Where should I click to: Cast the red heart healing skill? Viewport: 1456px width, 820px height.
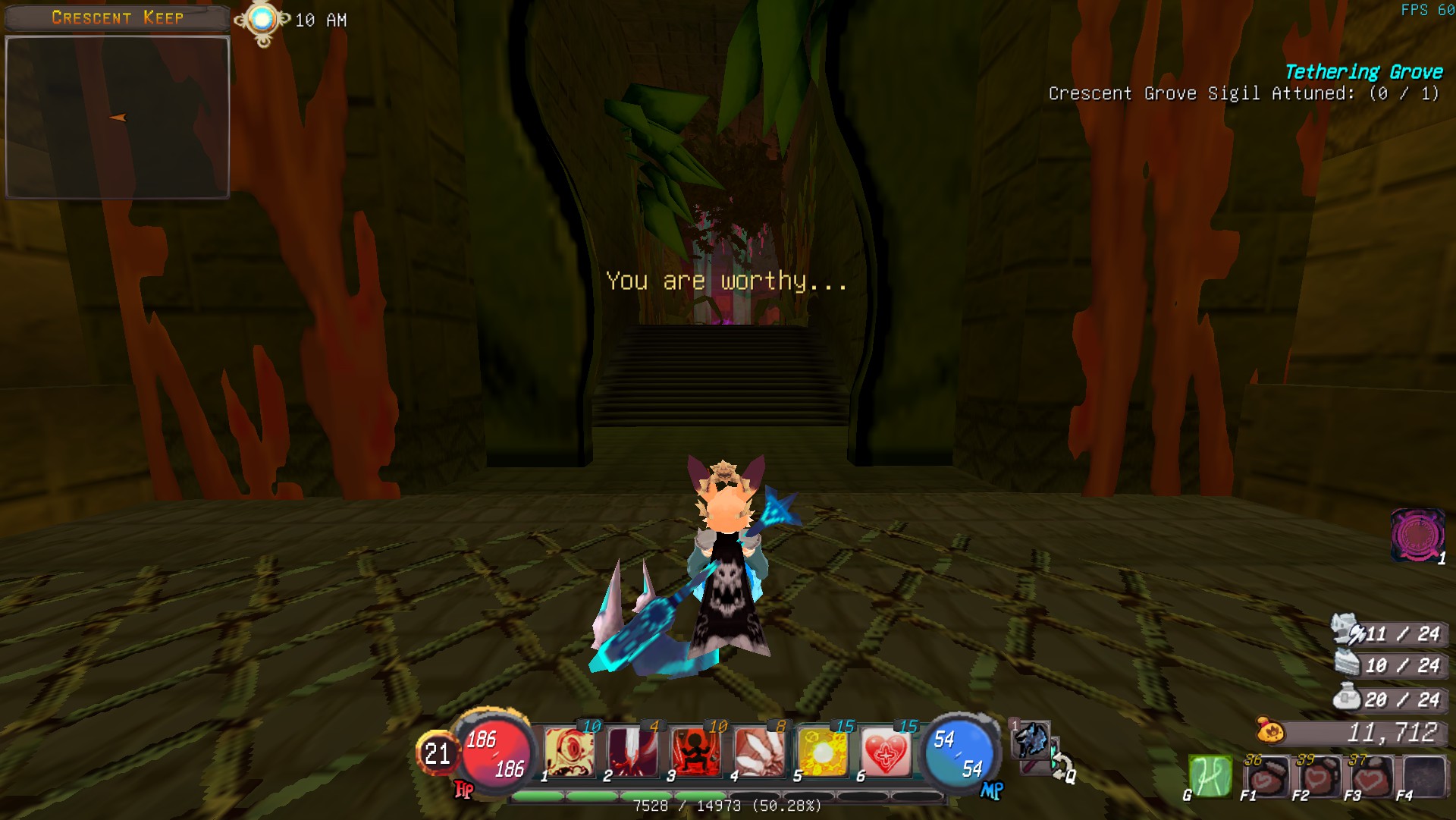[885, 752]
